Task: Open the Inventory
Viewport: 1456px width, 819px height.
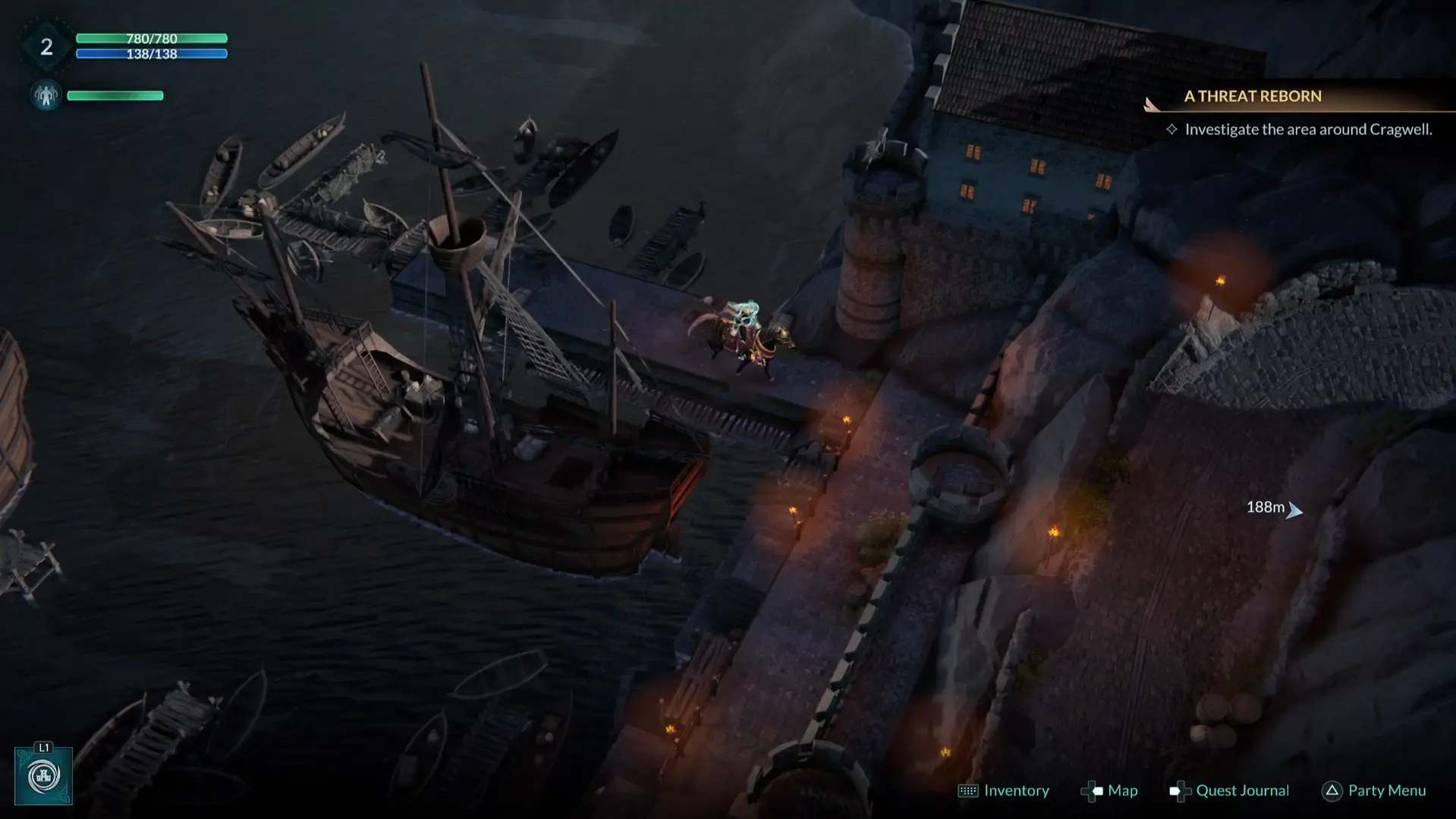Action: coord(1004,791)
